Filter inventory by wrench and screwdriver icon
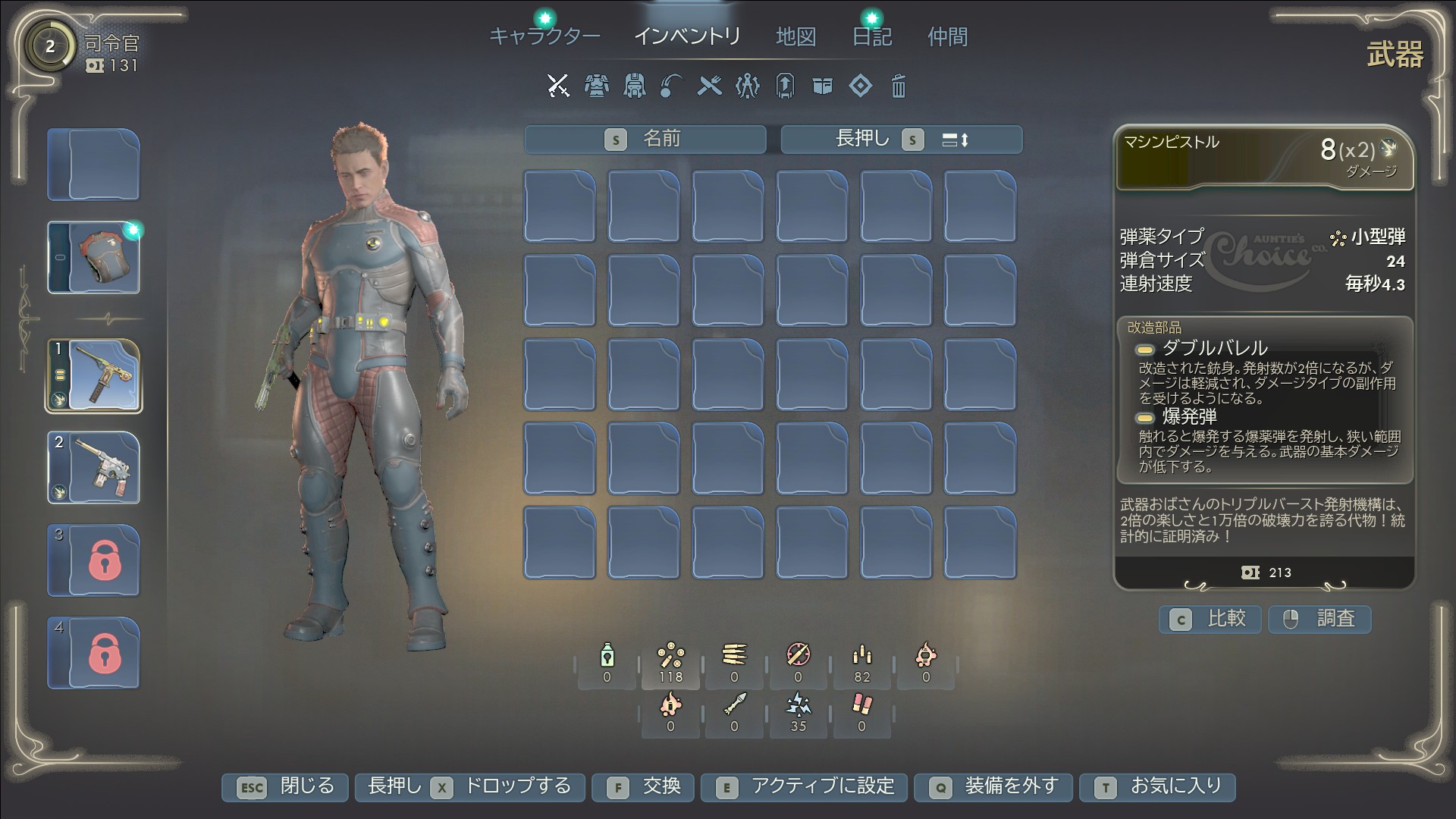Screen dimensions: 1456x819 709,86
